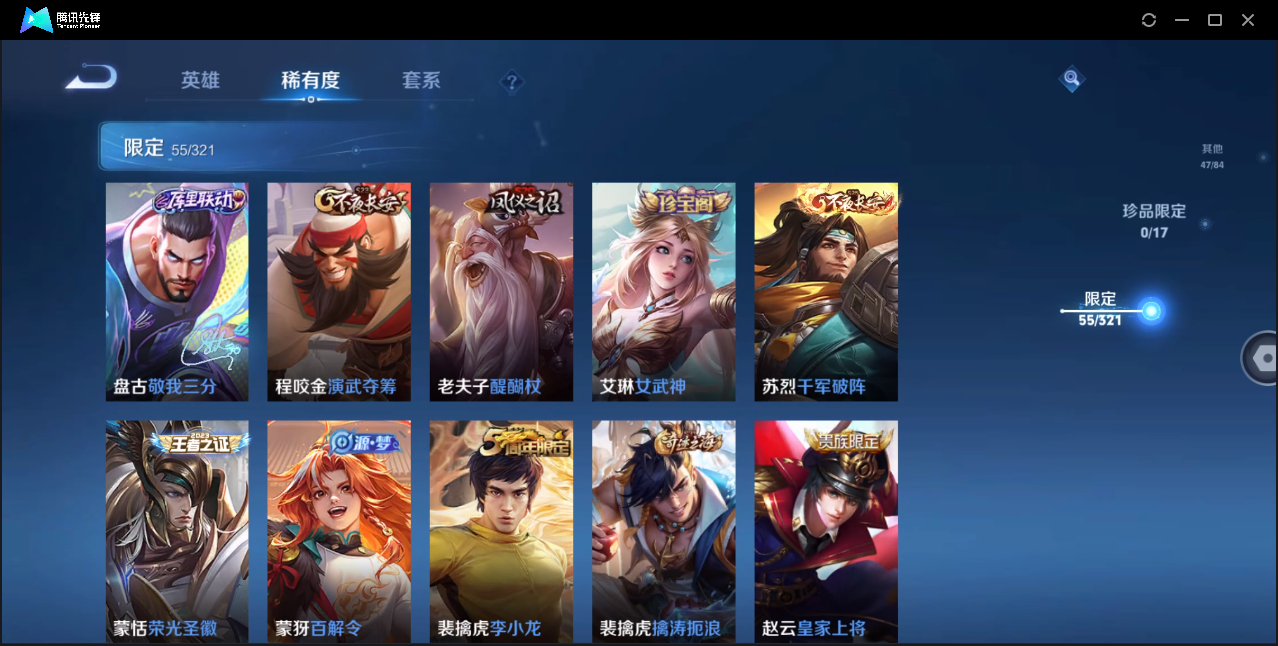Select the 稀有度 tab
The width and height of the screenshot is (1278, 646).
click(310, 80)
